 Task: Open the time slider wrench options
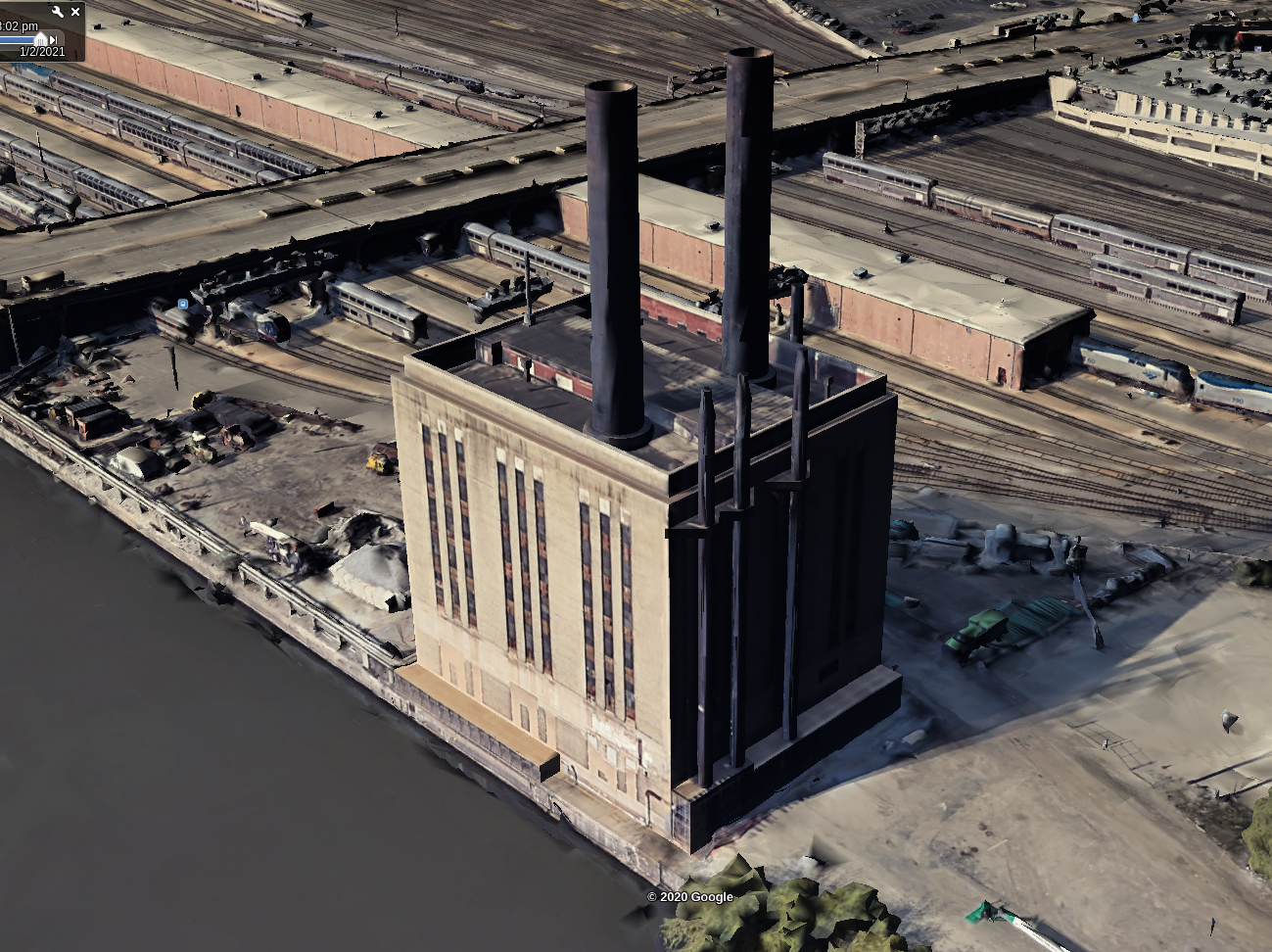click(58, 12)
